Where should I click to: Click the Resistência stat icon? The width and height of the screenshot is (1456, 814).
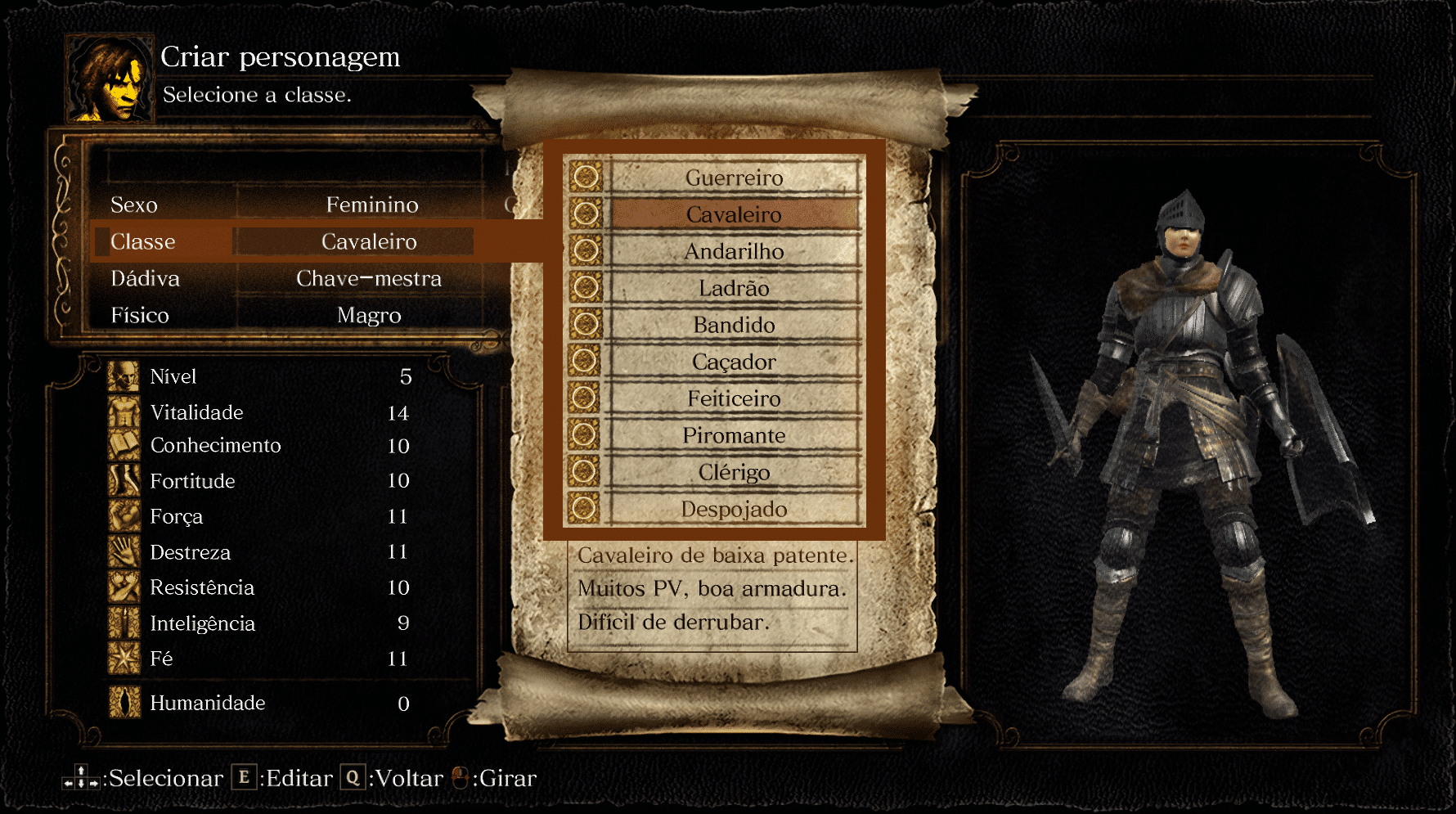pyautogui.click(x=124, y=587)
